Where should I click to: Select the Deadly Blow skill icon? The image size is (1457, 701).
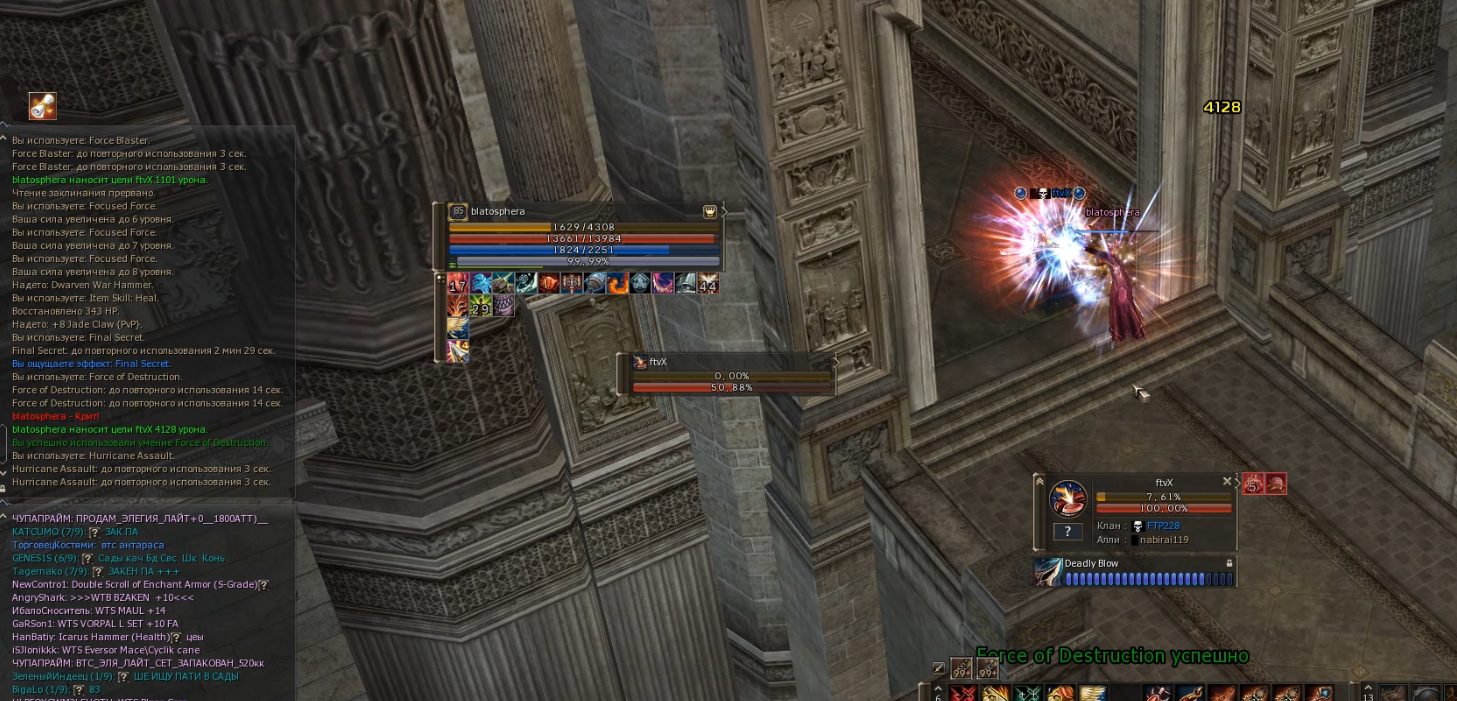coord(1049,572)
